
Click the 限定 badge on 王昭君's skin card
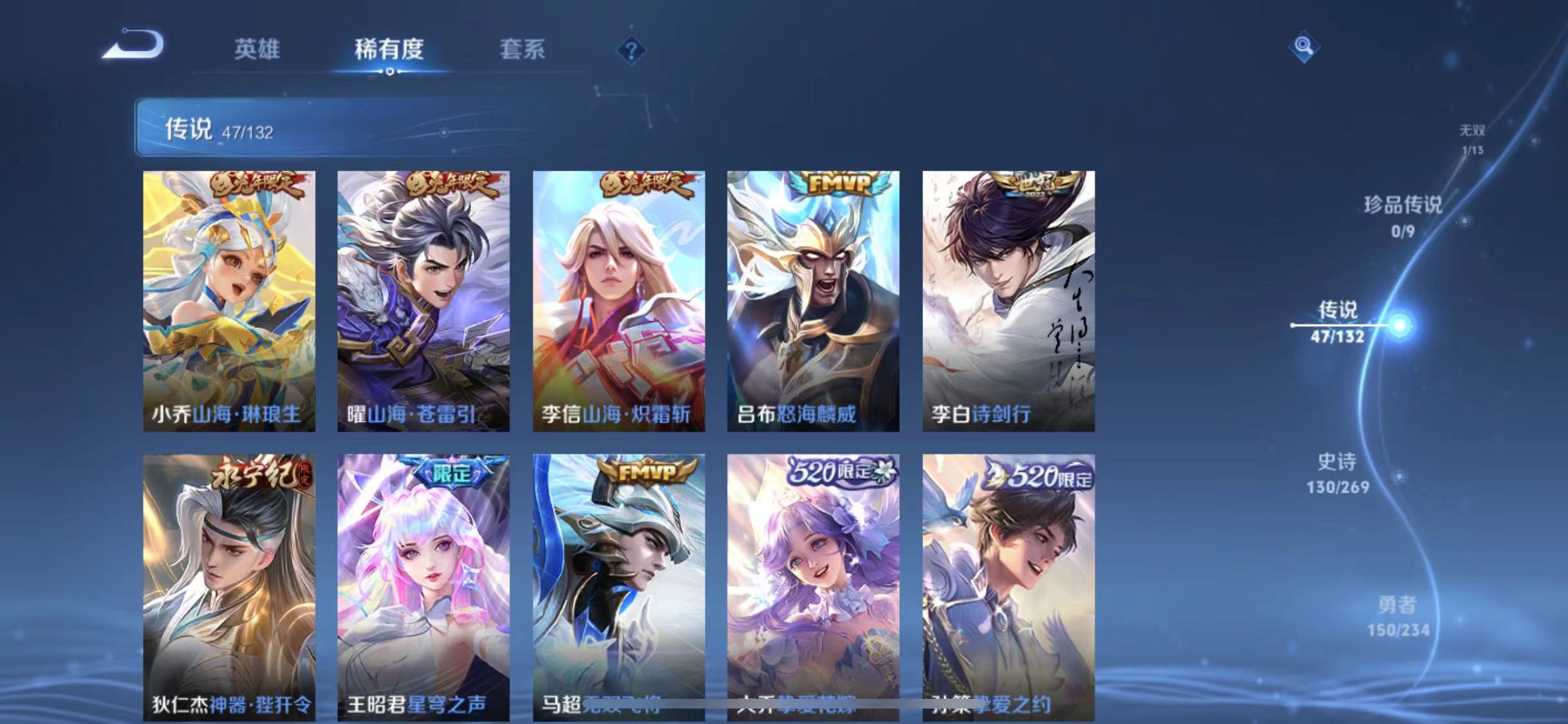coord(453,472)
